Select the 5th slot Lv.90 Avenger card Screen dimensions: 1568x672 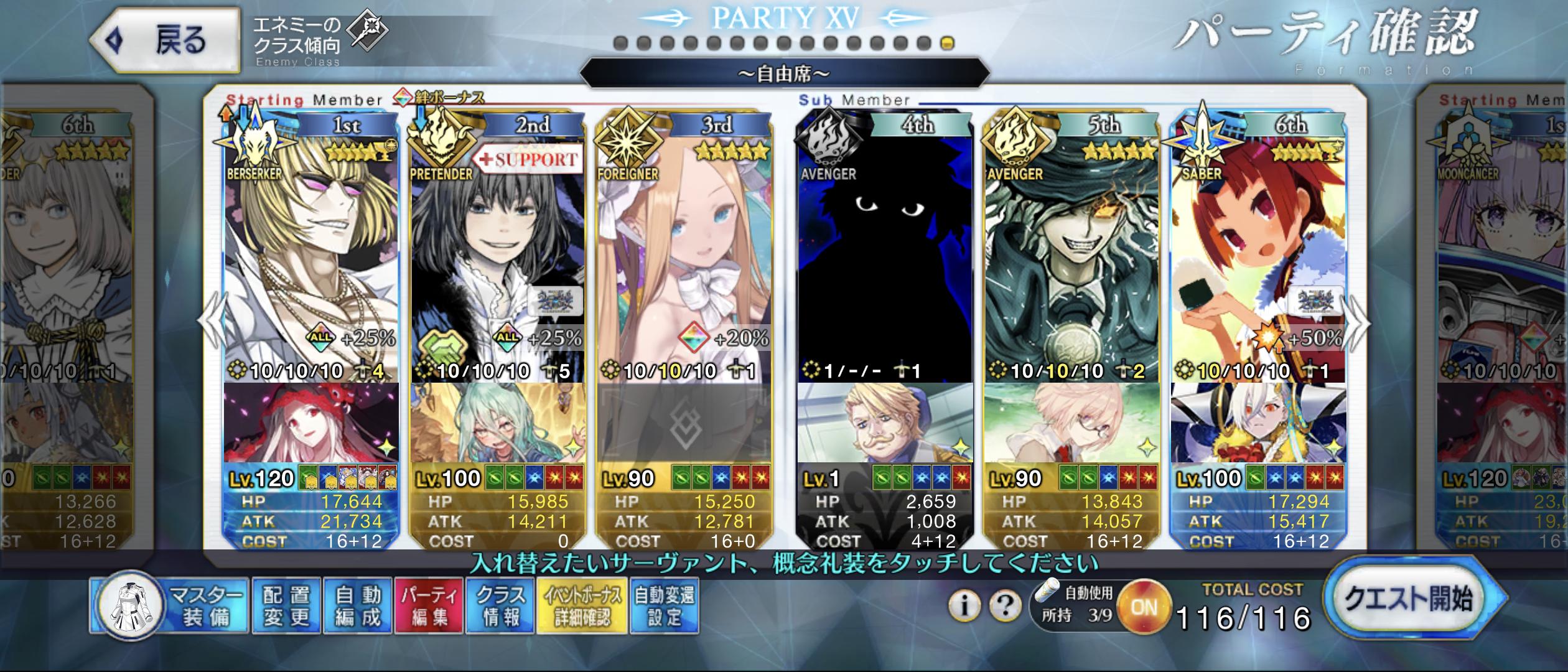click(1071, 249)
